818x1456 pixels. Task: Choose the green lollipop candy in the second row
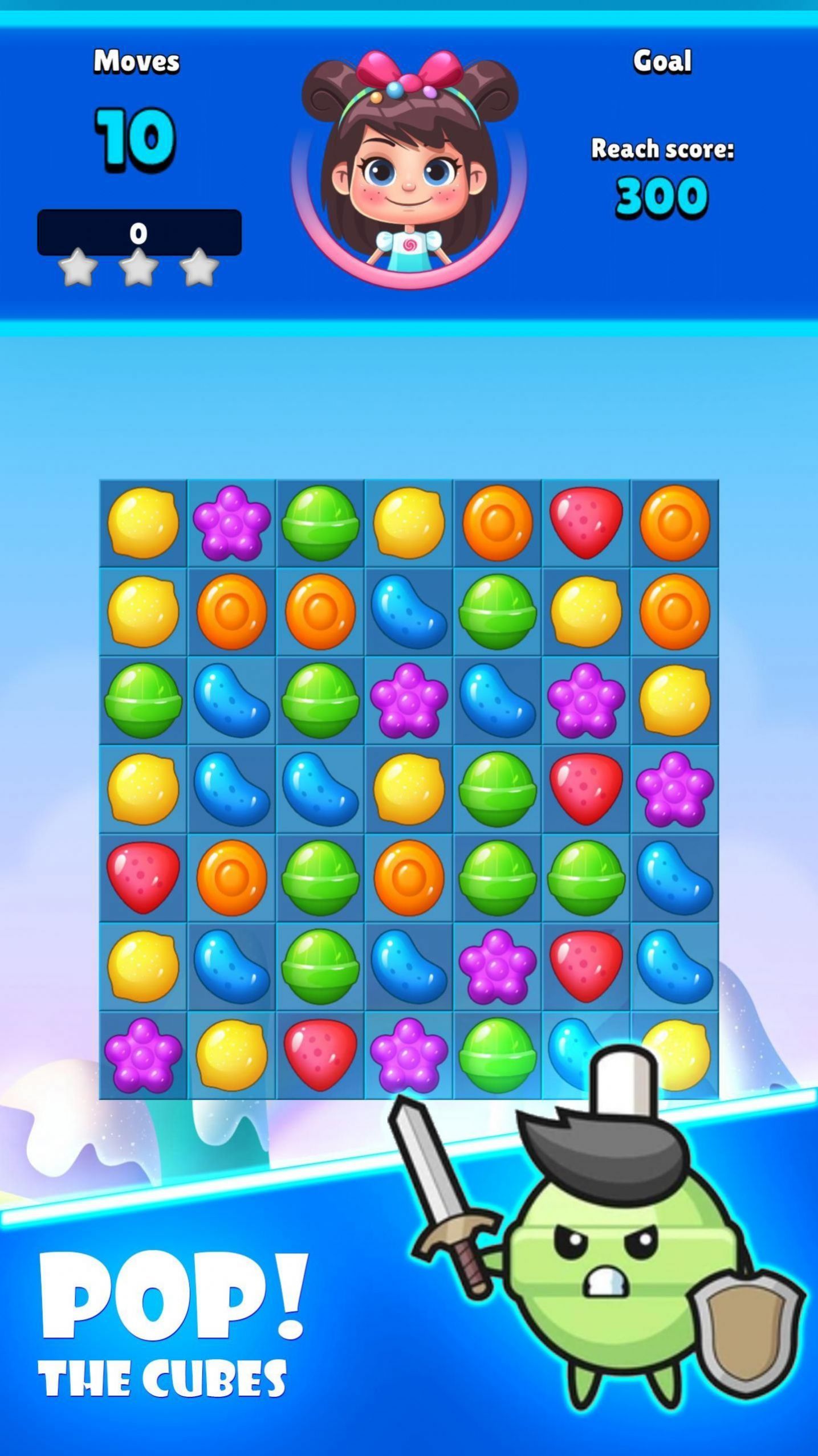[x=497, y=611]
